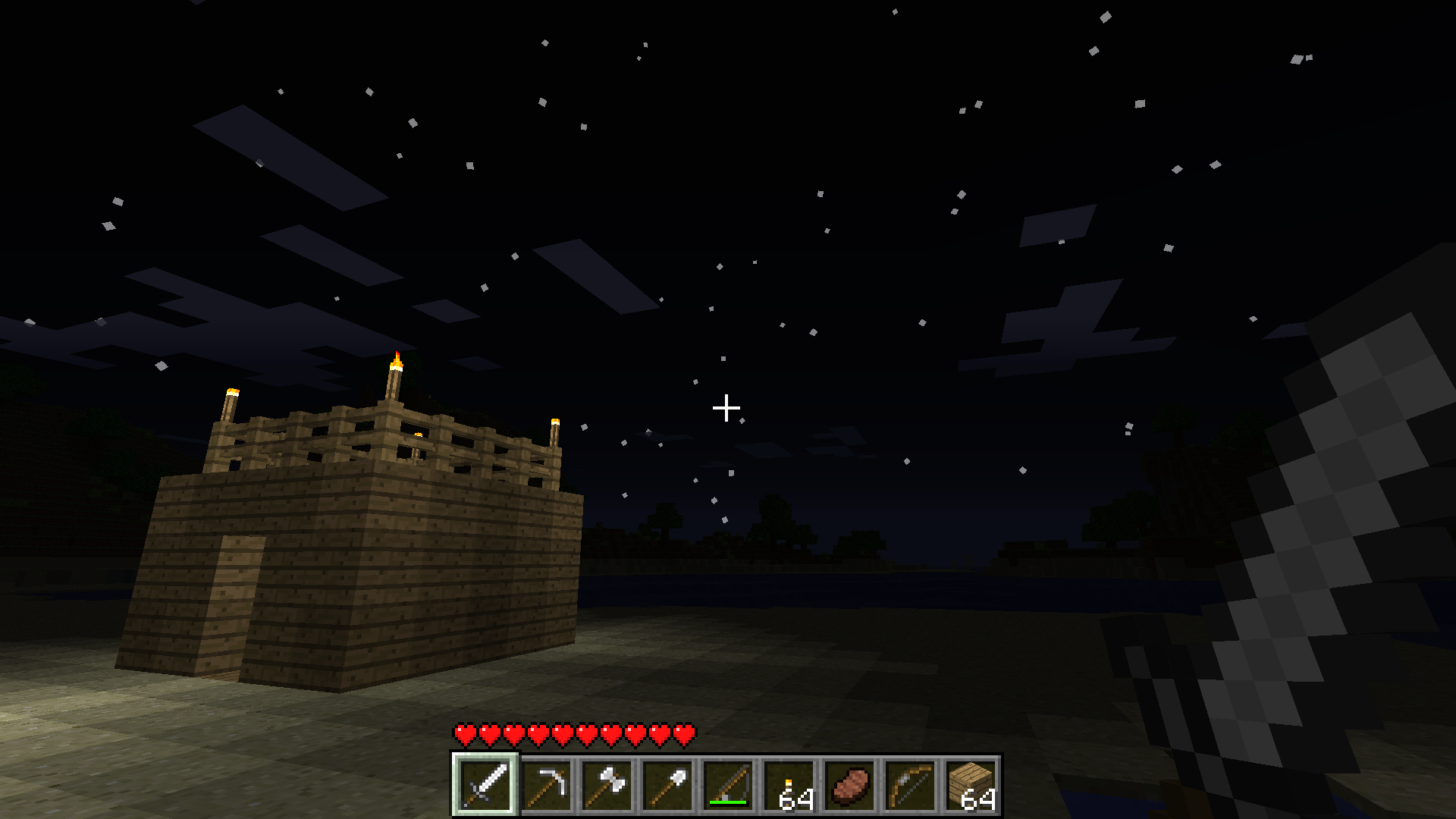Select the shovel slot
Image resolution: width=1456 pixels, height=819 pixels.
click(667, 785)
